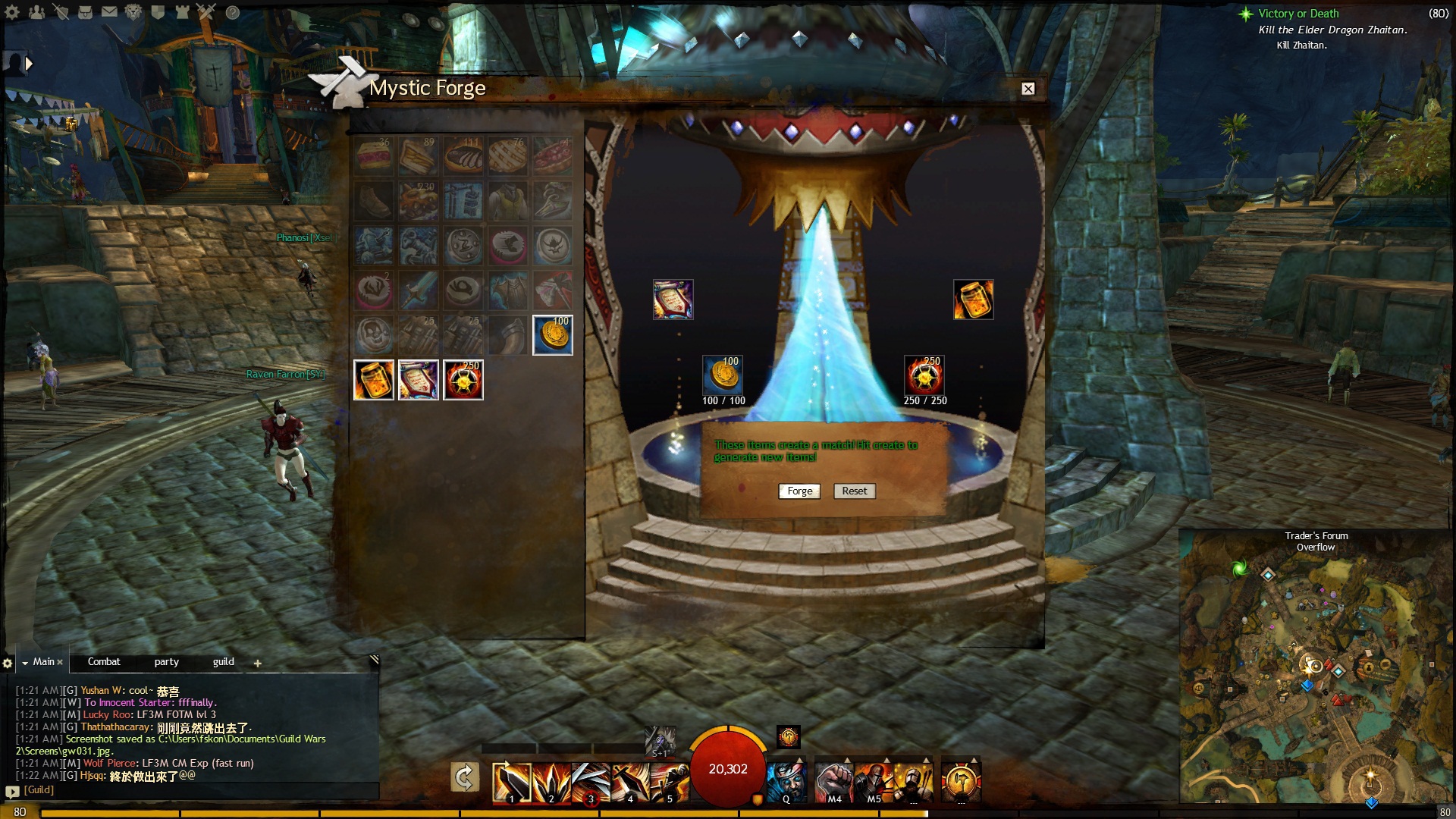
Task: Select the 100 gold coins inventory slot
Action: (553, 335)
